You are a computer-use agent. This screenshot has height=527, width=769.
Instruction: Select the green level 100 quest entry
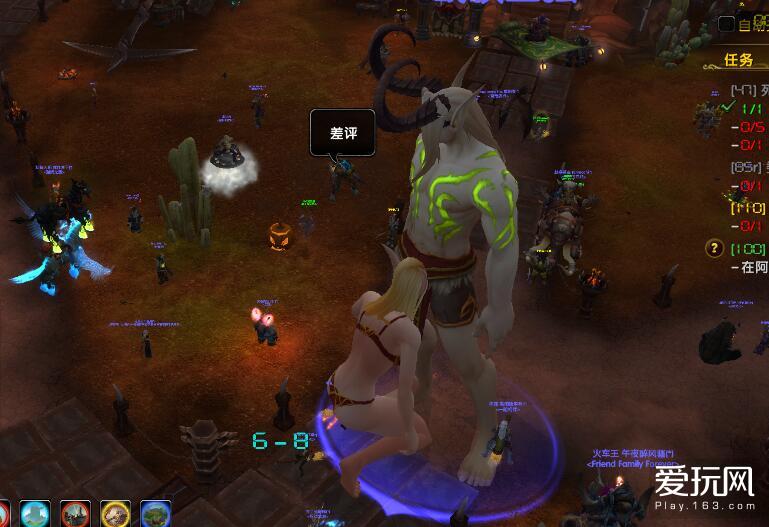[749, 248]
